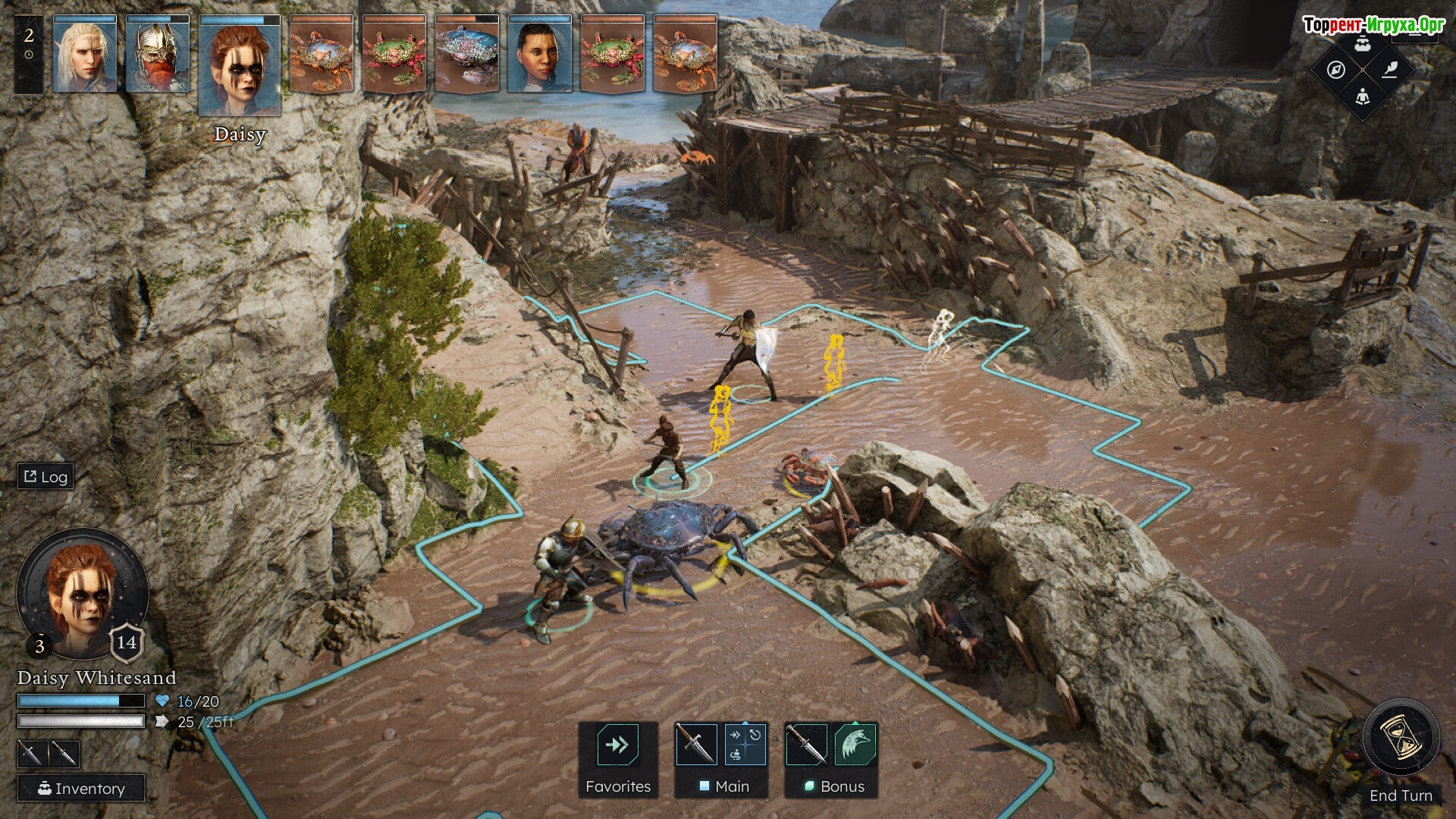Open the Favorites action slot

617,745
